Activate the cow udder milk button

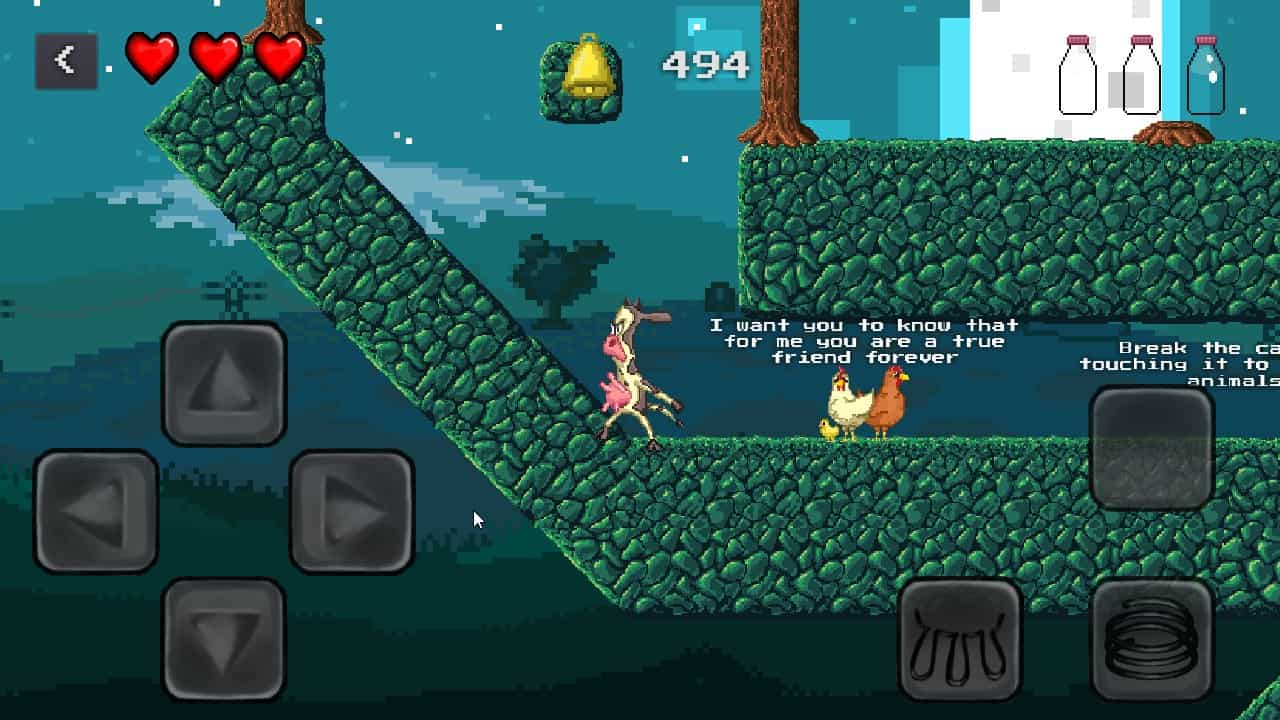(960, 639)
